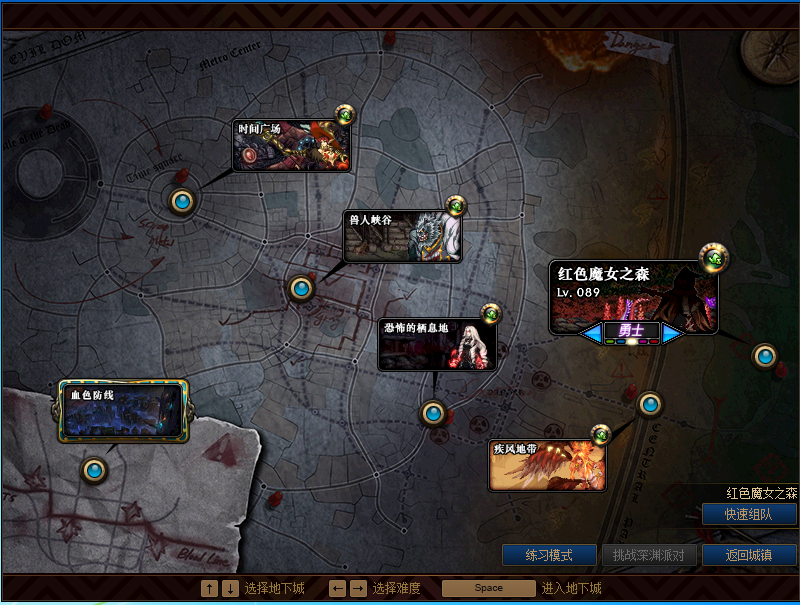Choose the 疾风地带 dungeon card
Image resolution: width=800 pixels, height=605 pixels.
[x=547, y=465]
